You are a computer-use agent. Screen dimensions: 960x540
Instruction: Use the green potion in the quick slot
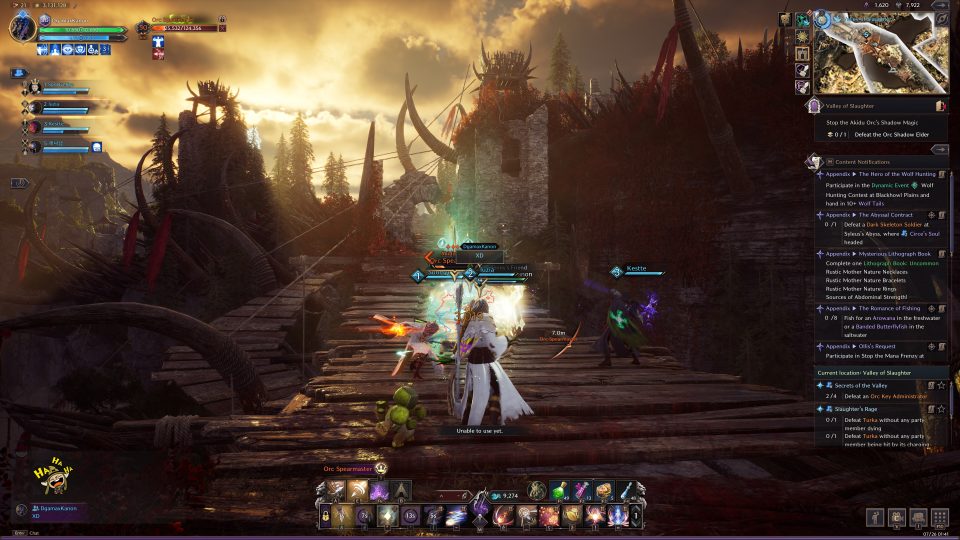(x=559, y=490)
